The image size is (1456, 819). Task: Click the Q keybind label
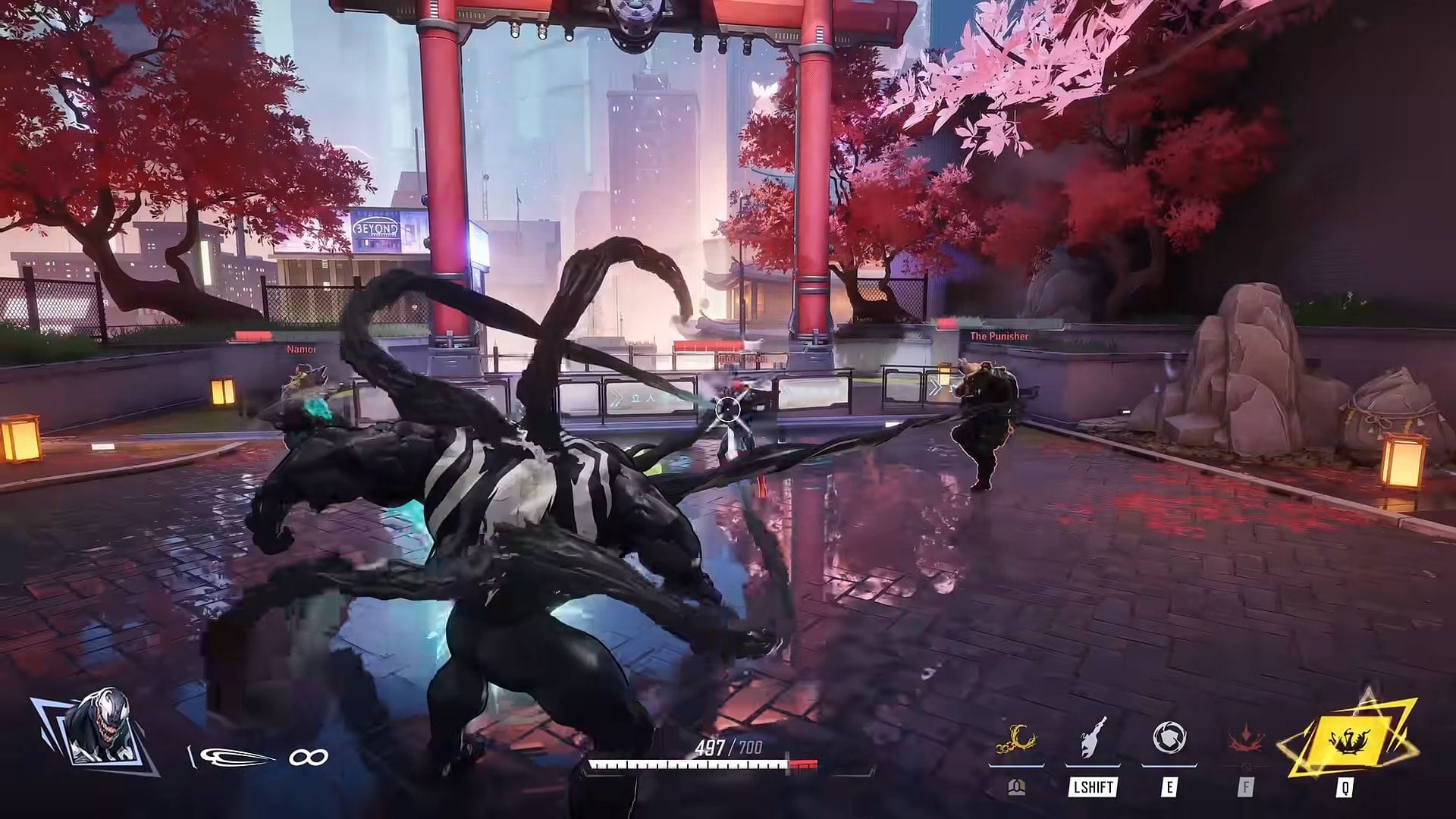pos(1345,789)
